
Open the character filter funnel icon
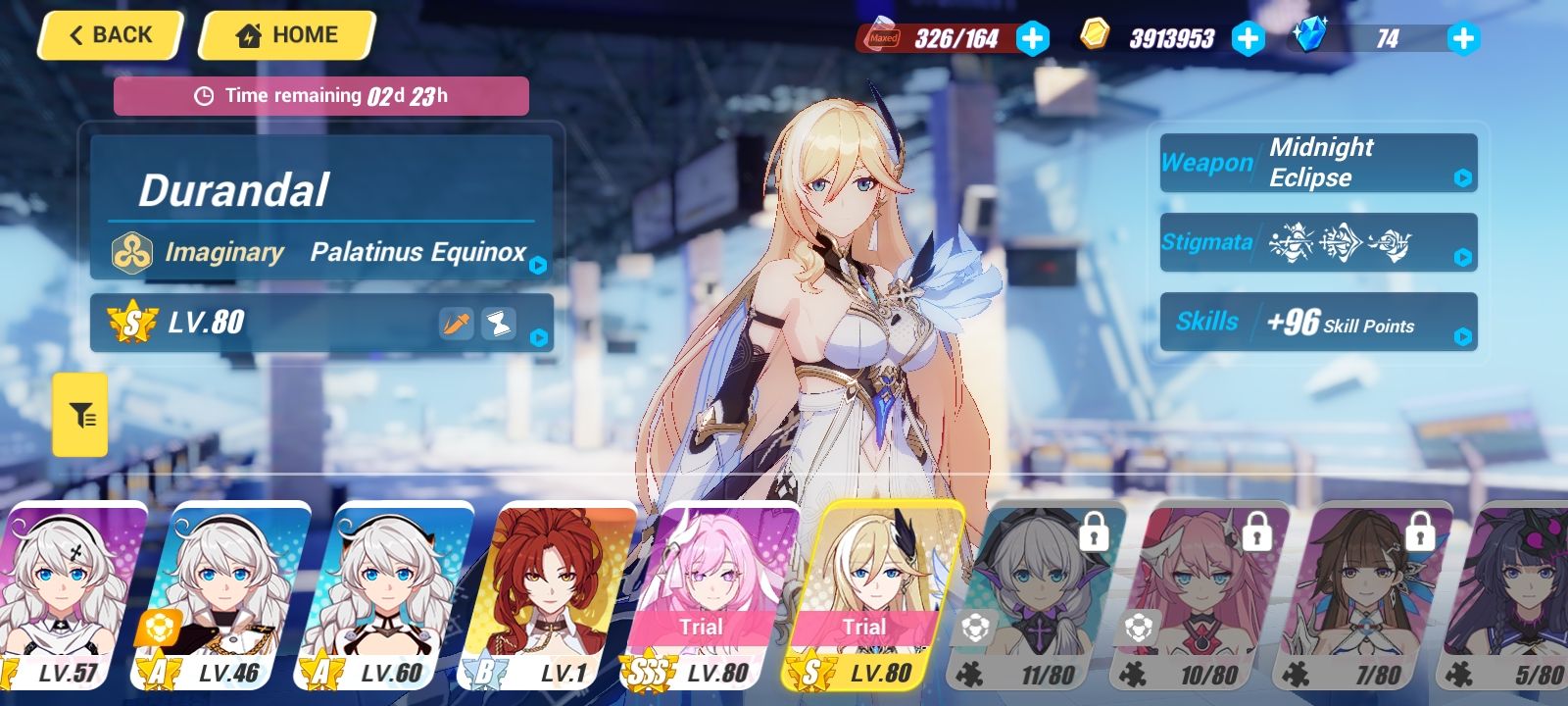coord(80,414)
